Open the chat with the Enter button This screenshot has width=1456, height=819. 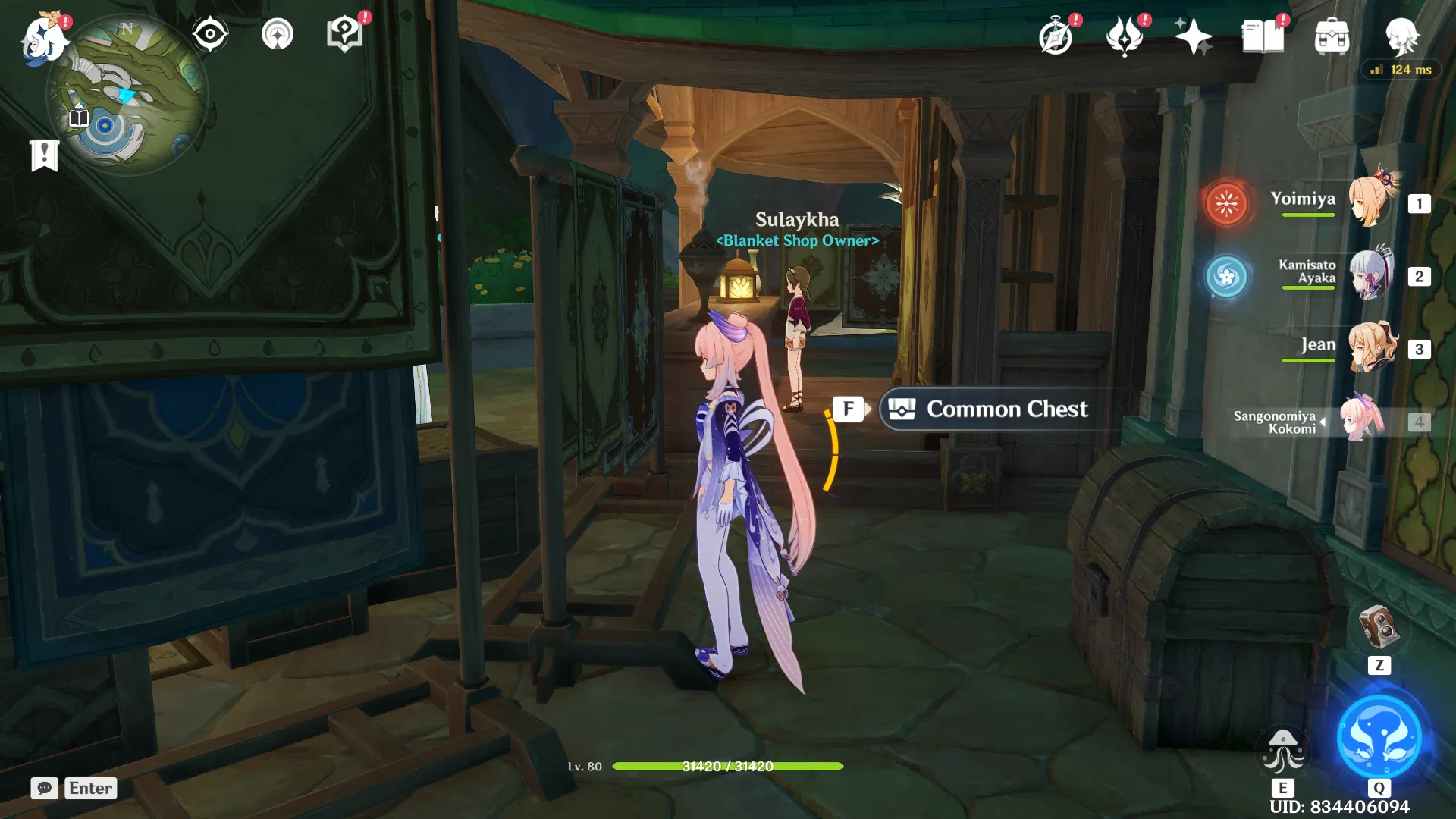pos(89,788)
